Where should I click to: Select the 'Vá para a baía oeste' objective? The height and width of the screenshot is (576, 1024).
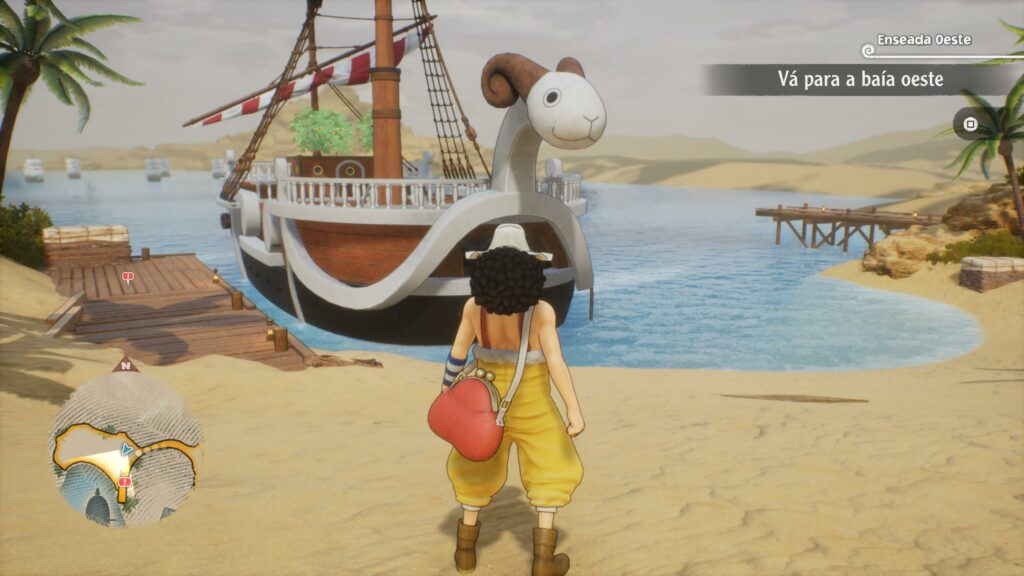pyautogui.click(x=860, y=79)
